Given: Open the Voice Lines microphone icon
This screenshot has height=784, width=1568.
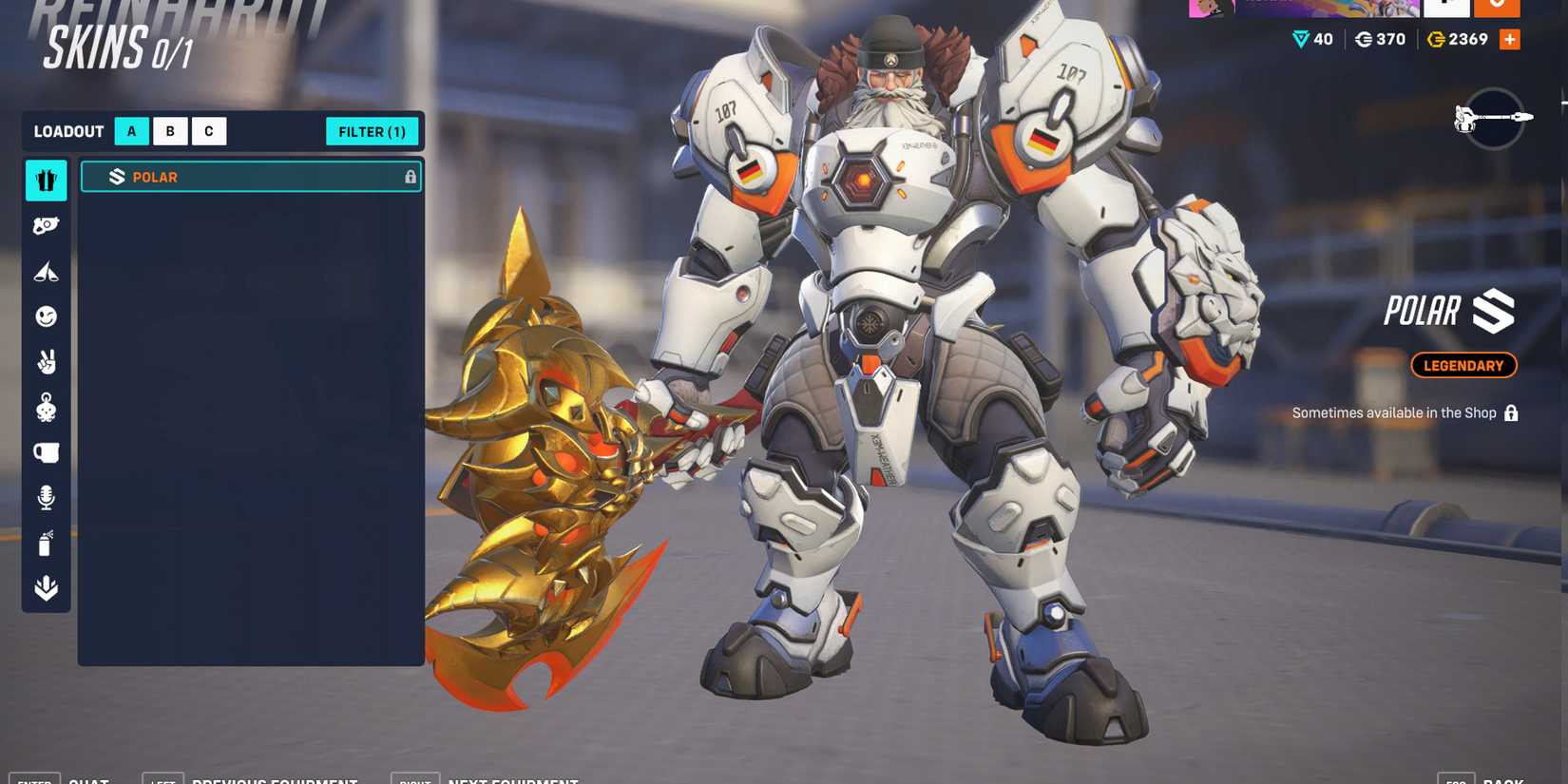Looking at the screenshot, I should click(45, 497).
